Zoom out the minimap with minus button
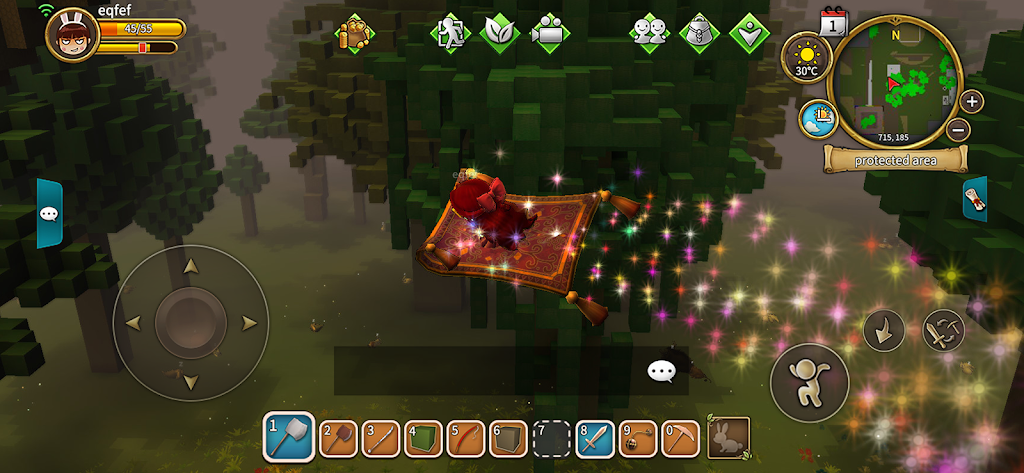This screenshot has height=473, width=1024. (957, 129)
